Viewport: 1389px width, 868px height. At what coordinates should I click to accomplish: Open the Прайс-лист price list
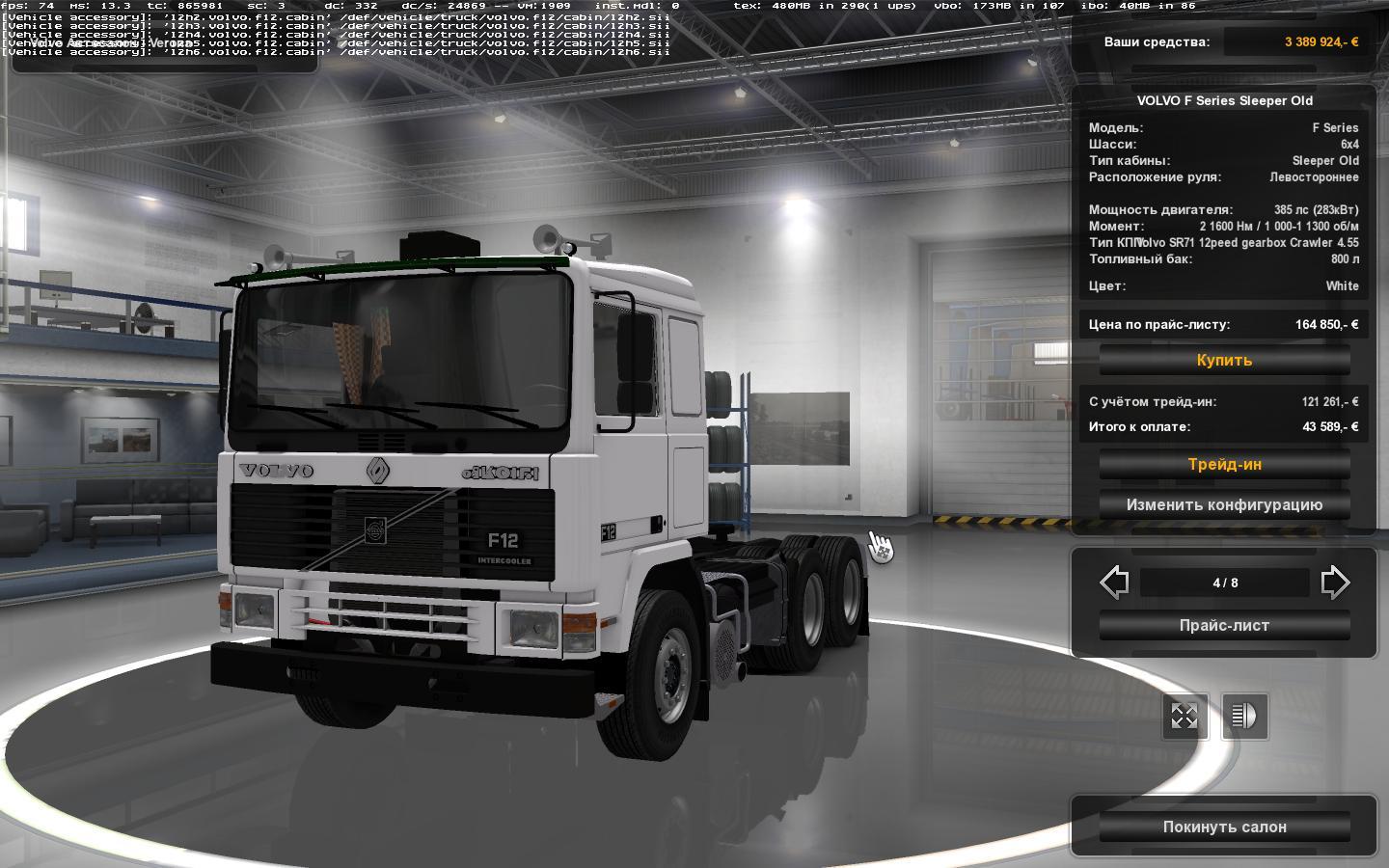pos(1223,625)
